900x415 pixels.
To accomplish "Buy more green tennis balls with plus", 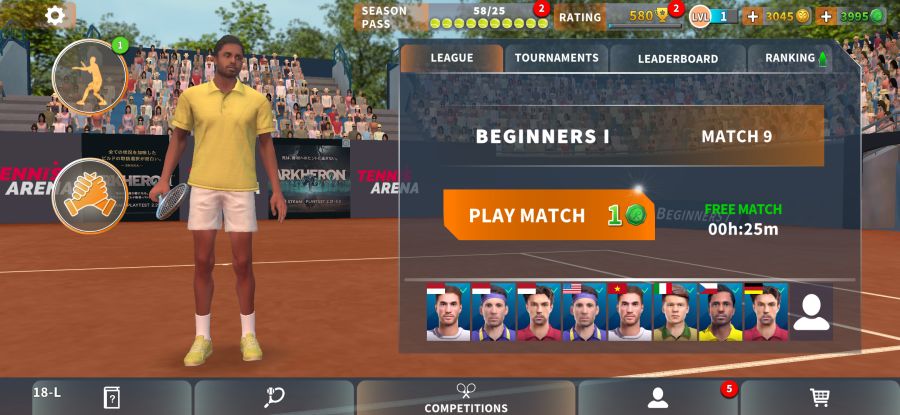I will click(826, 16).
